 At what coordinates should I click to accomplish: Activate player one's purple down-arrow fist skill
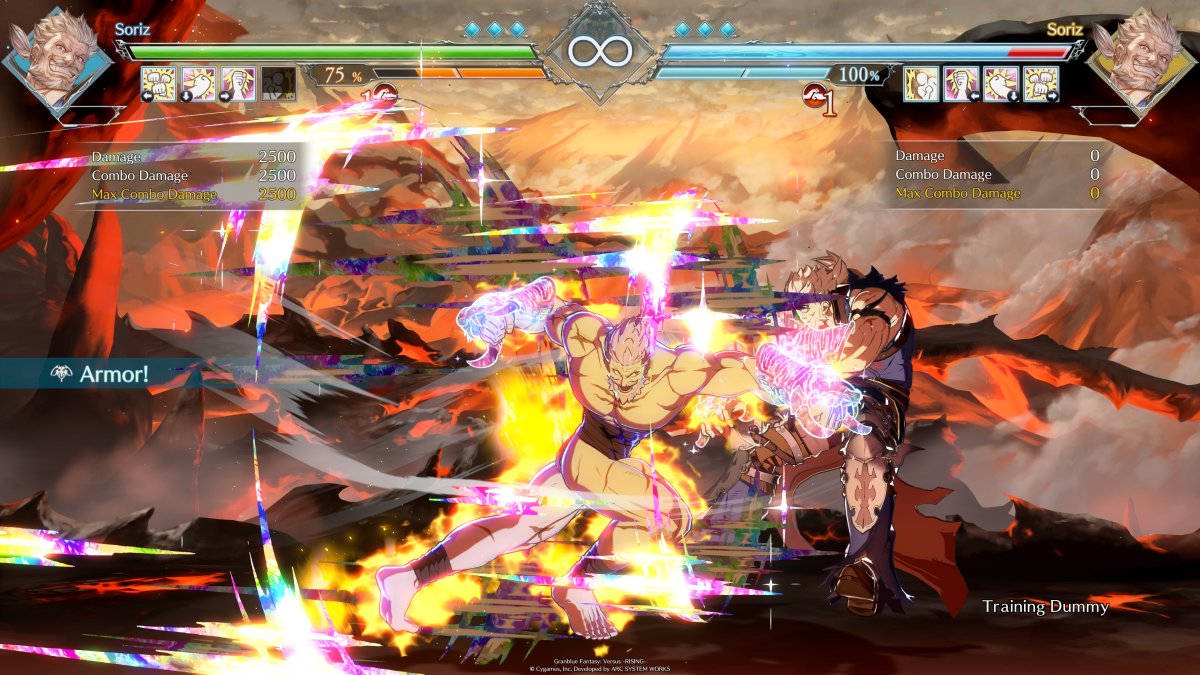point(198,84)
